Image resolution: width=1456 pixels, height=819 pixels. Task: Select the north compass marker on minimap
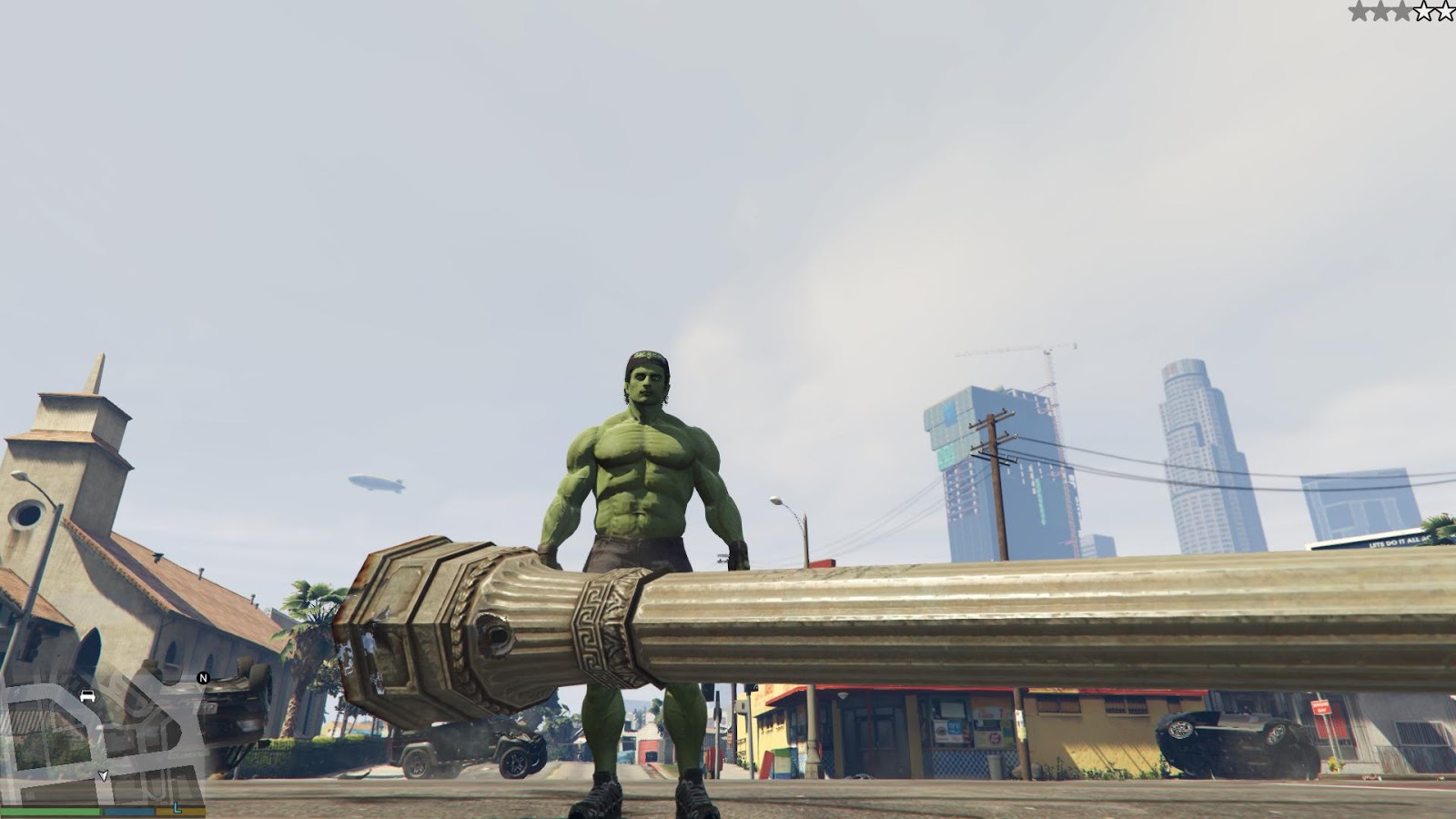tap(203, 678)
